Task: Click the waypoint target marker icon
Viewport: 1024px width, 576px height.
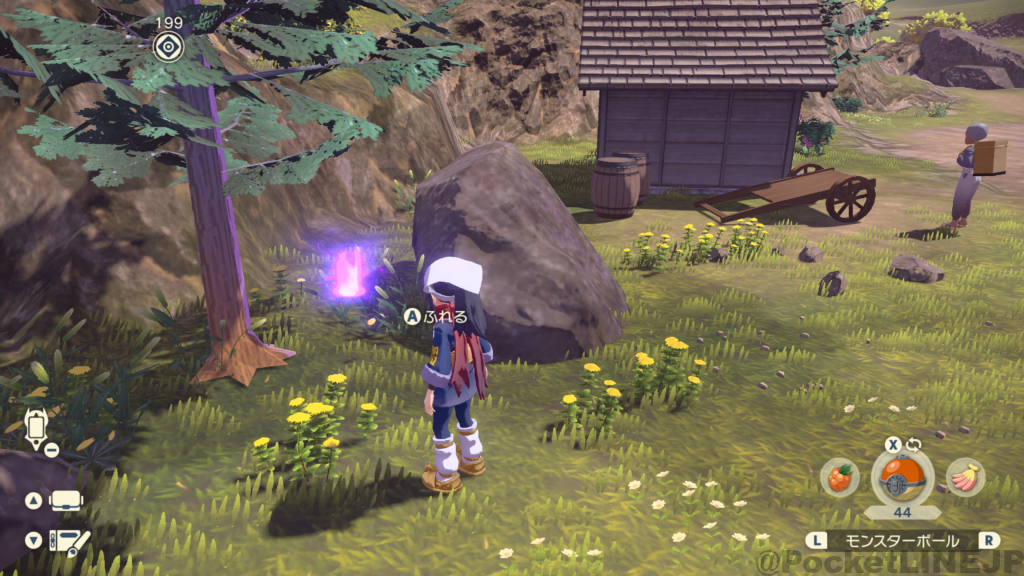Action: 167,44
